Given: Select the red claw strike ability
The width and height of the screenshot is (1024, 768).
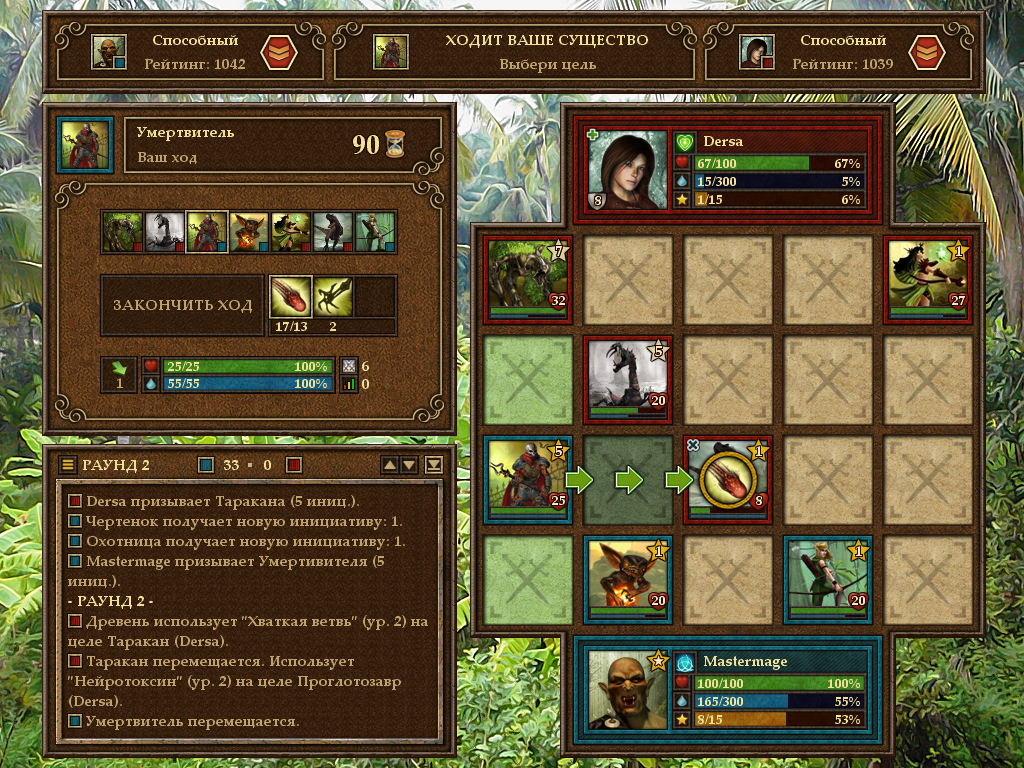Looking at the screenshot, I should click(x=291, y=296).
